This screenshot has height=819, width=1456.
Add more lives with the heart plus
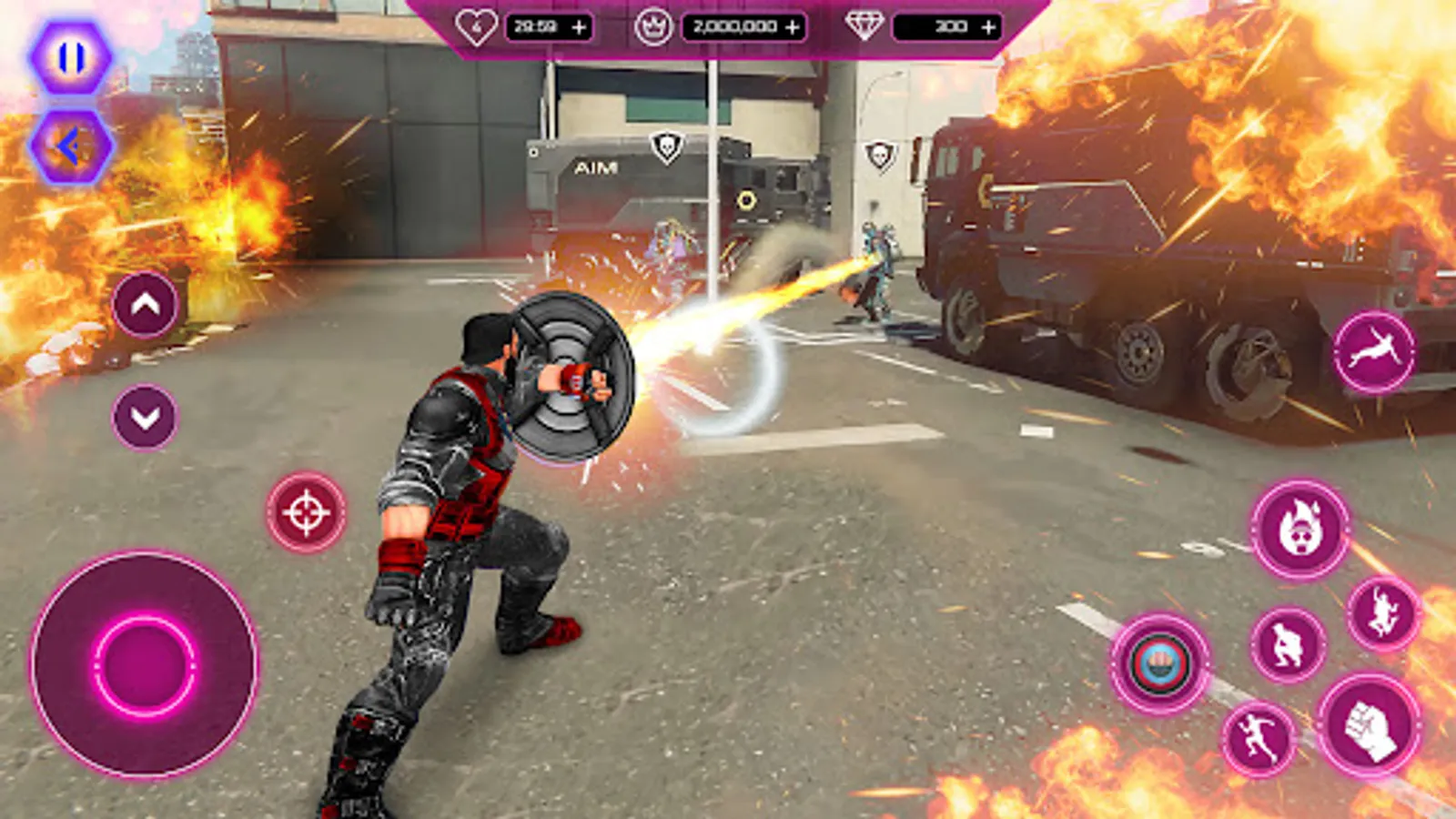(x=579, y=27)
